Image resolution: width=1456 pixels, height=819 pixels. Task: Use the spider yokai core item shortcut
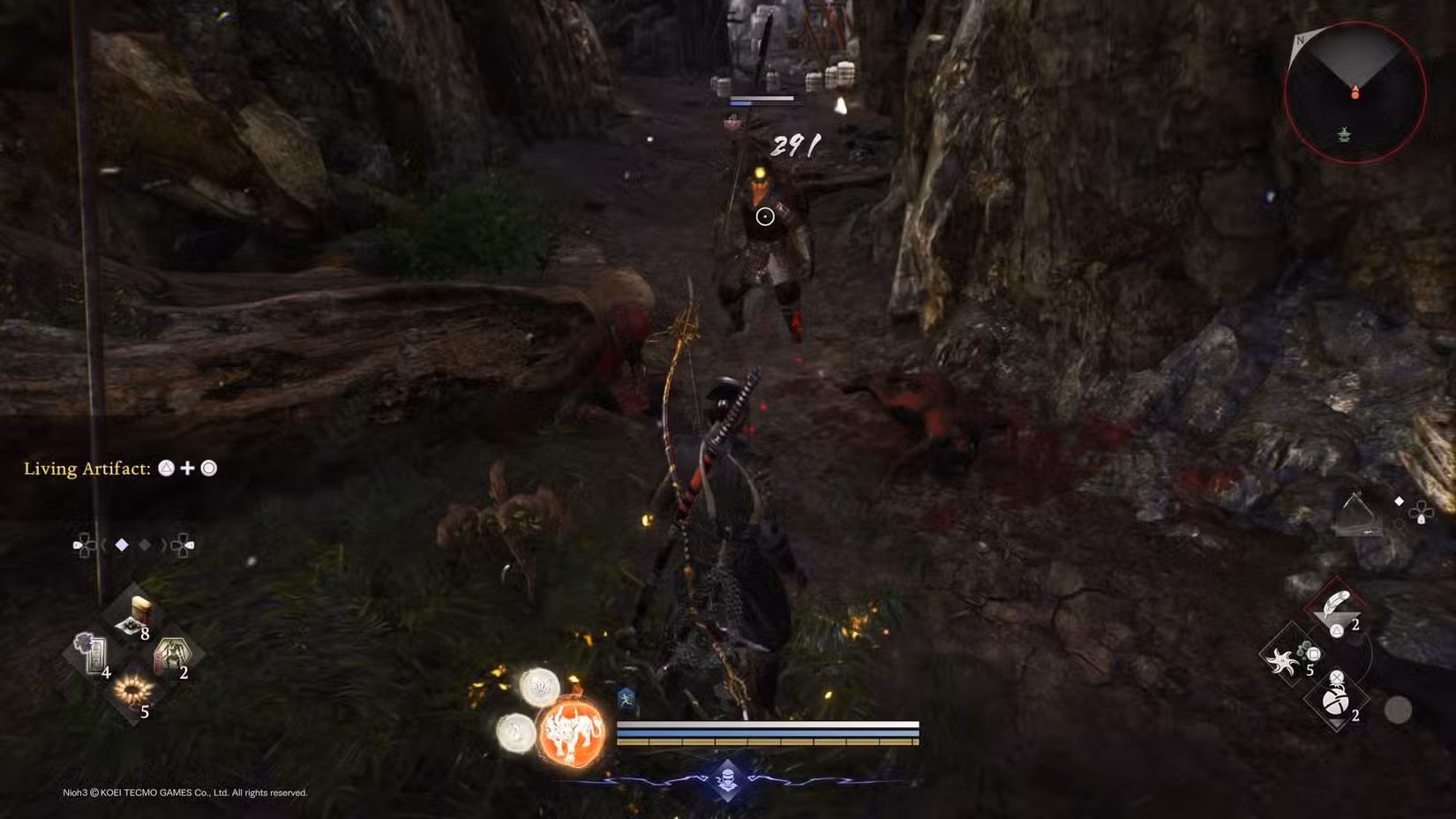pos(175,653)
